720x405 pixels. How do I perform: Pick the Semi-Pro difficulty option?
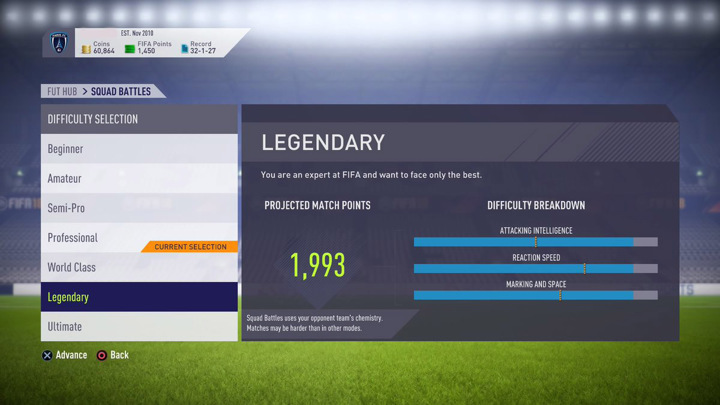click(x=138, y=208)
